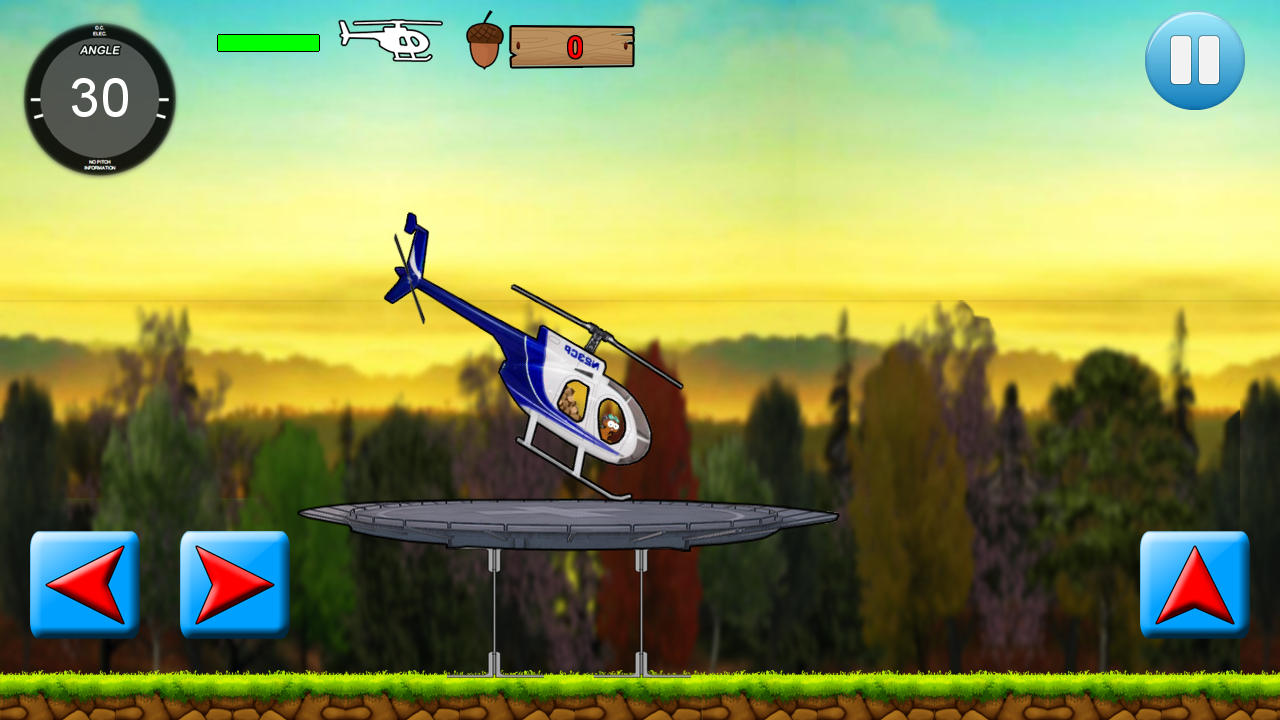Click the number 30 on the angle indicator
This screenshot has height=720, width=1280.
pos(102,99)
